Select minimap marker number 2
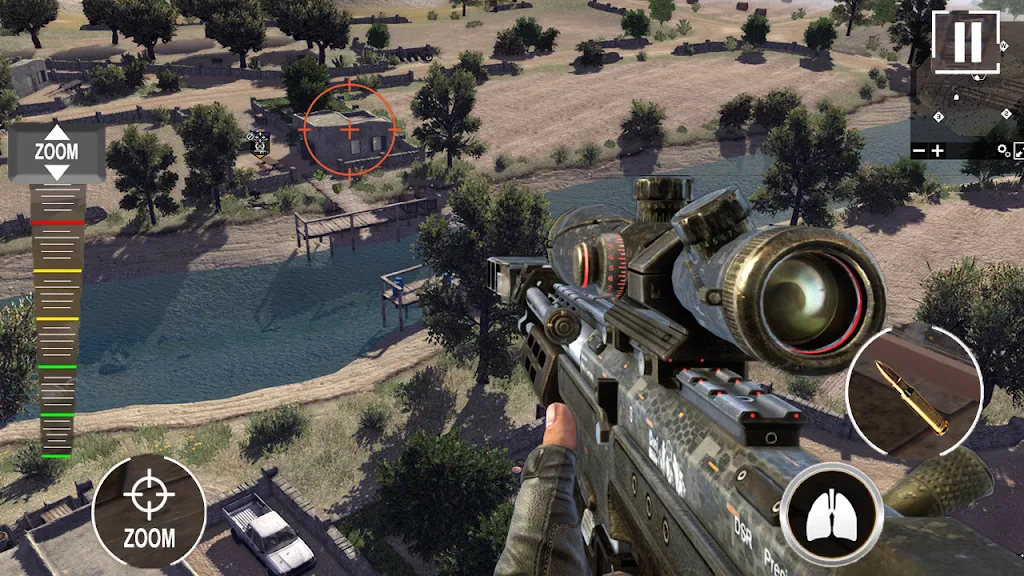The width and height of the screenshot is (1024, 576). 1006,114
